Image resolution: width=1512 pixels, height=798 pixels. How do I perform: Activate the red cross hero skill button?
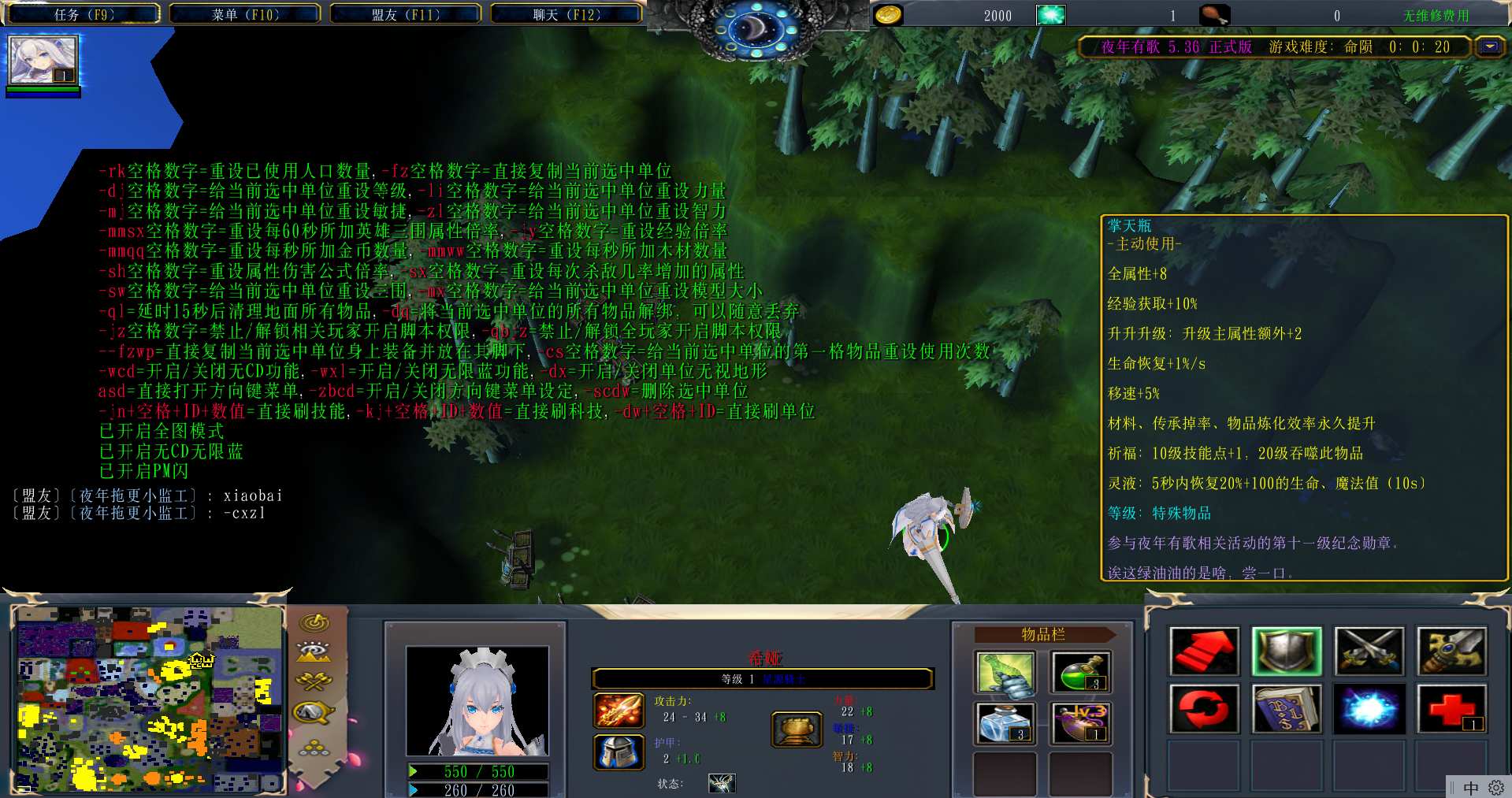1451,708
